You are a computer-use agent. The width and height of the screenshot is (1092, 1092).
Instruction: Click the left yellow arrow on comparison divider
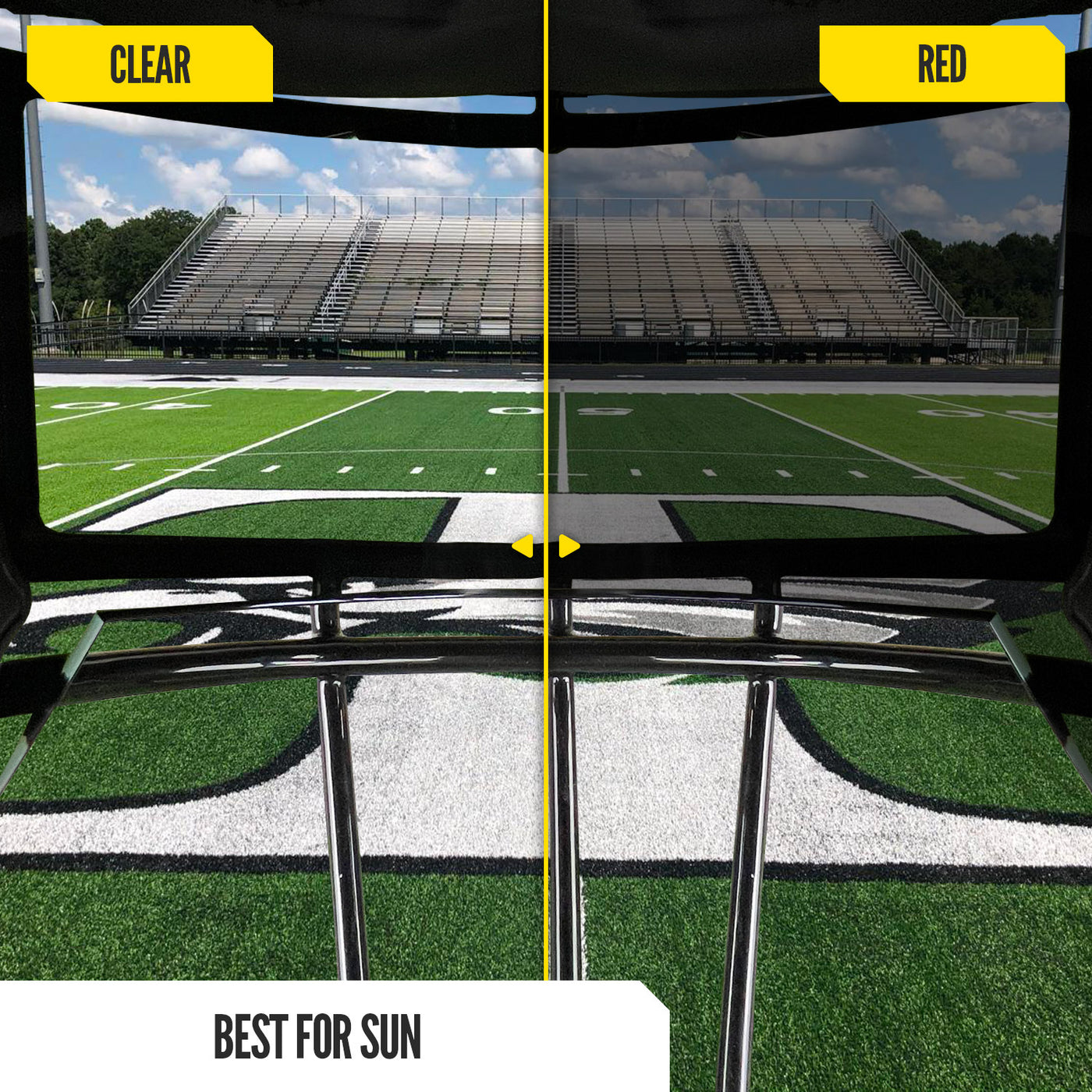click(x=523, y=546)
